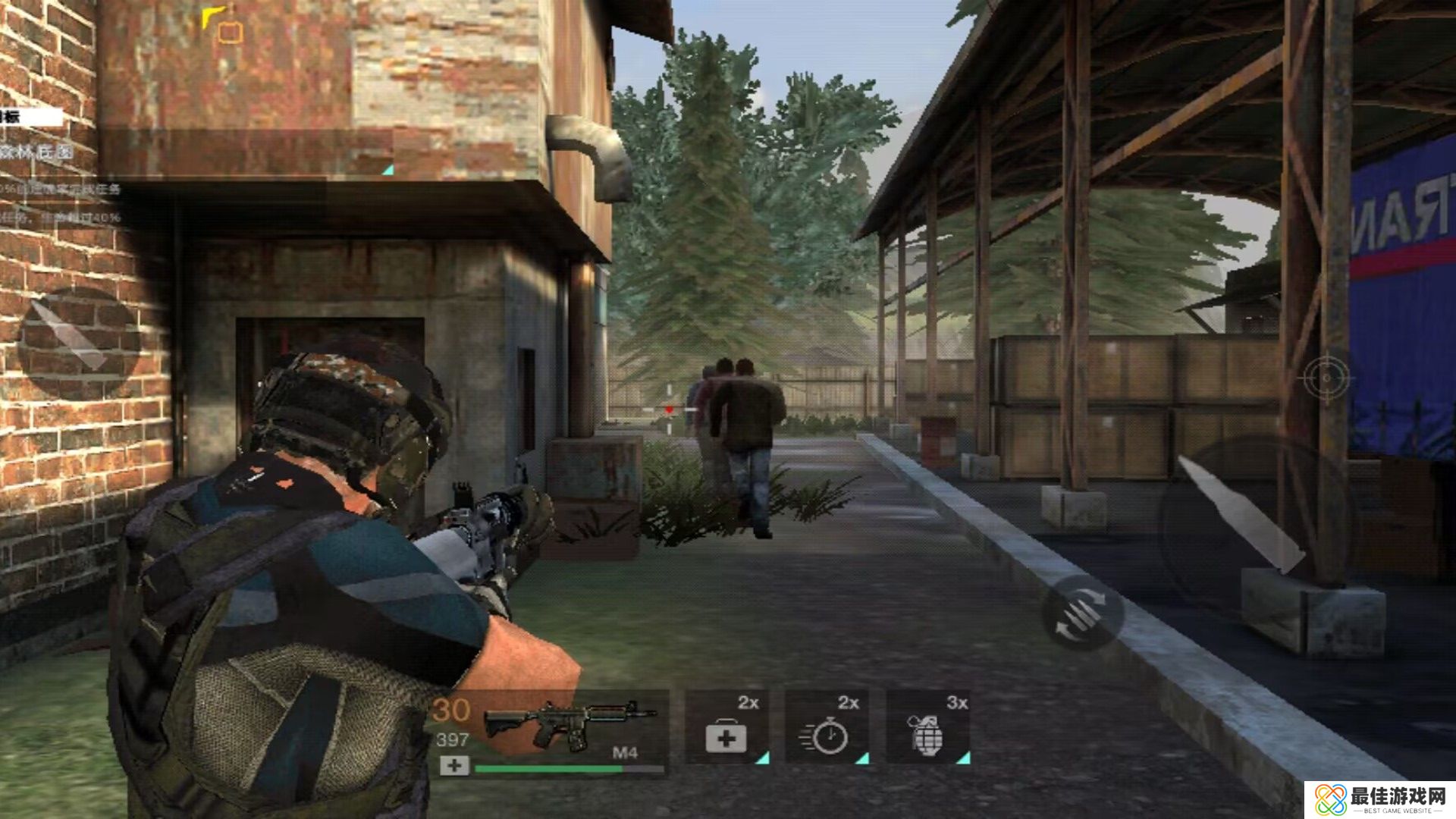The image size is (1456, 819).
Task: Tap the reload magazine button
Action: click(1082, 612)
